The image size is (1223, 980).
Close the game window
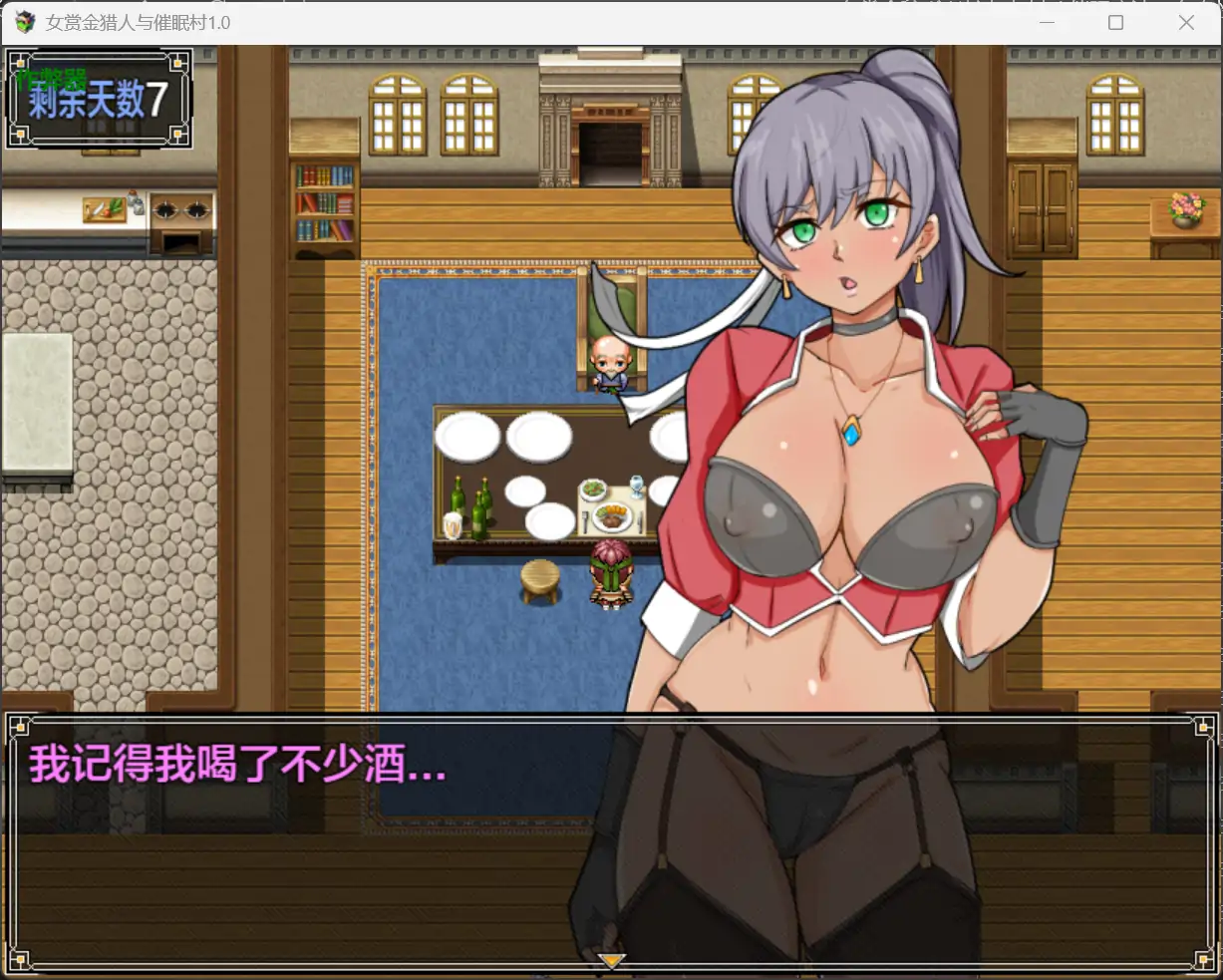pyautogui.click(x=1186, y=23)
